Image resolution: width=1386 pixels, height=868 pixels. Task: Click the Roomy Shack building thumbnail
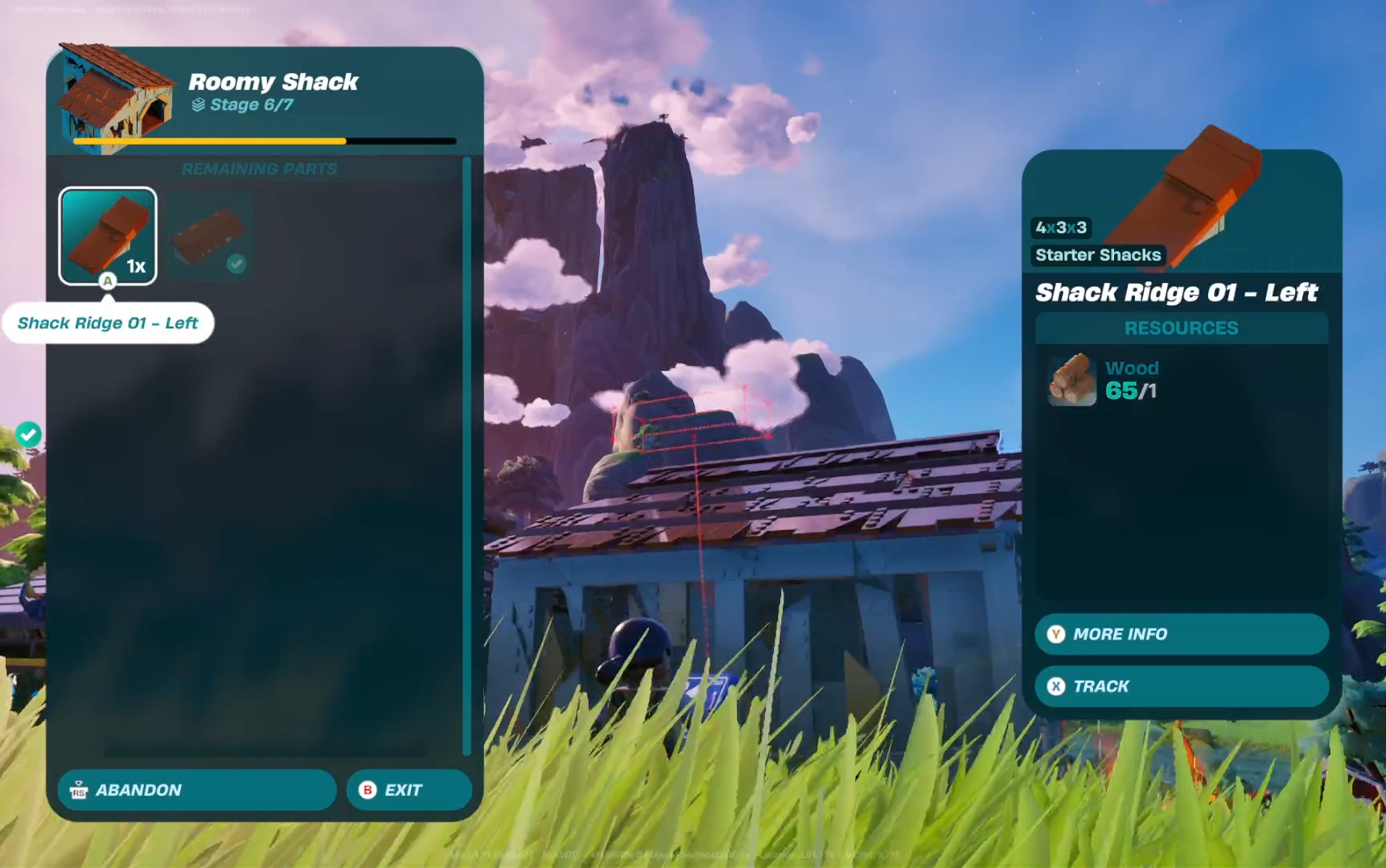tap(117, 96)
